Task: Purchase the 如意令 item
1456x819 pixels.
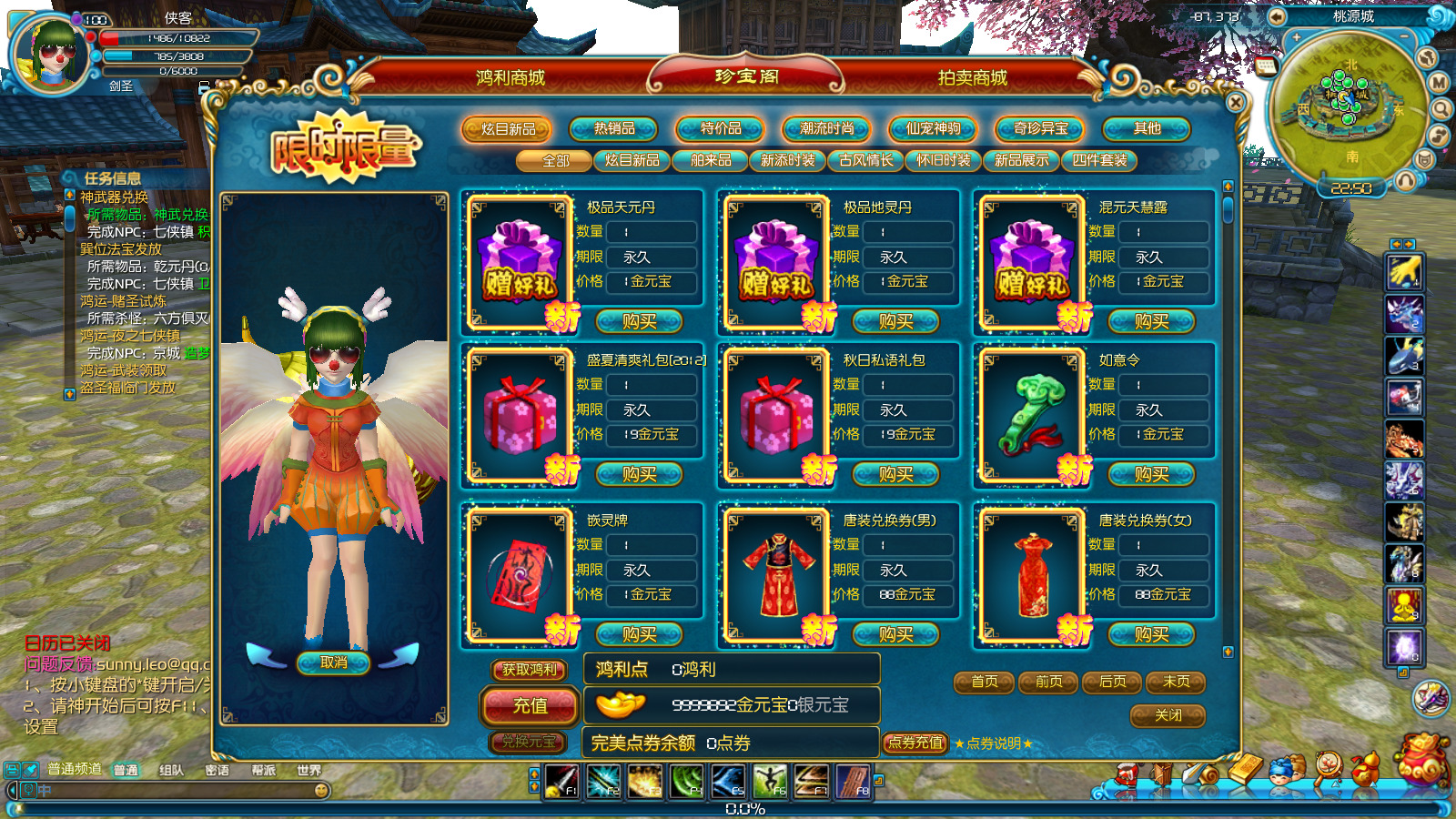Action: pos(1151,474)
